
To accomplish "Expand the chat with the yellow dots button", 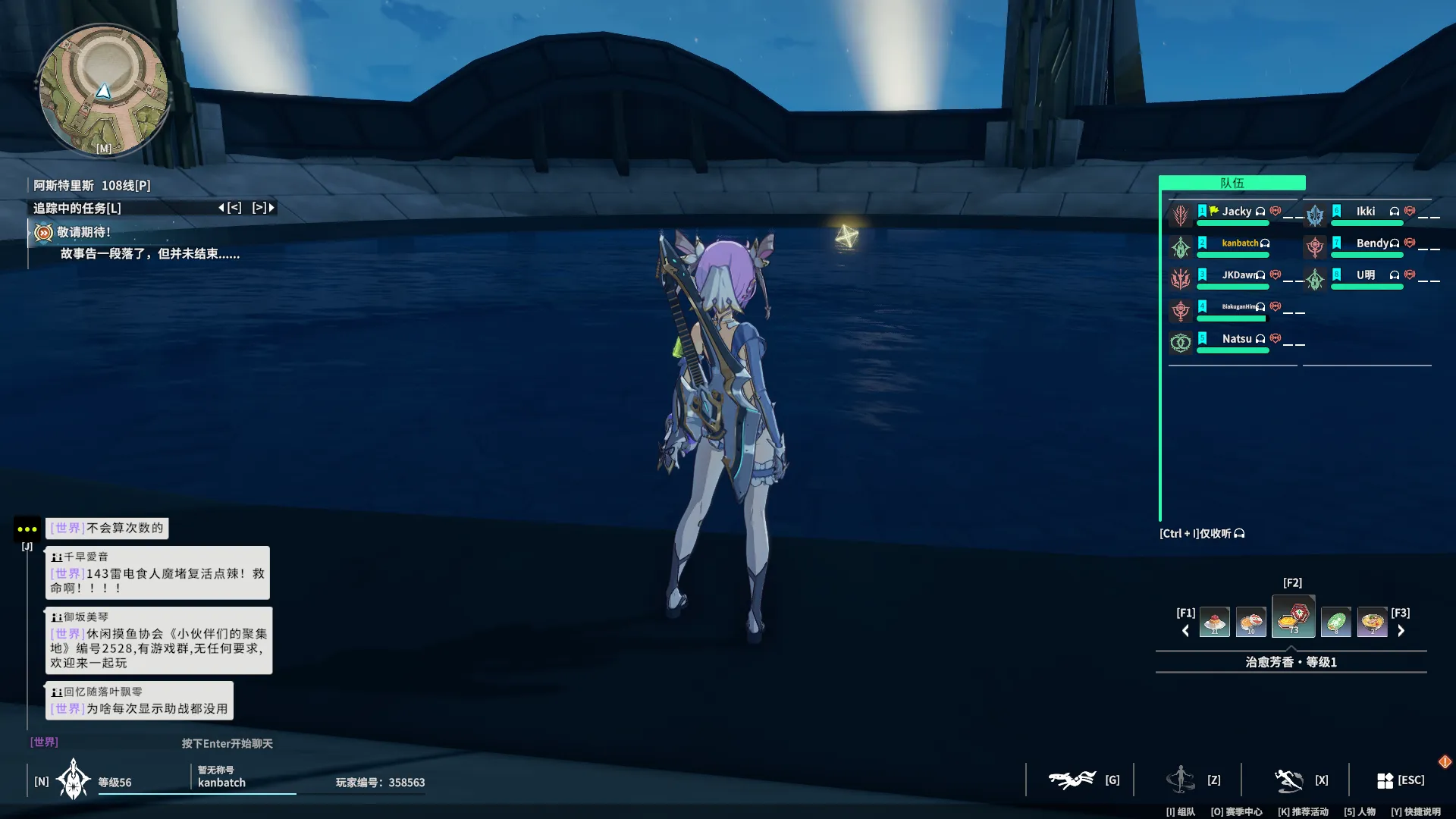I will [27, 529].
